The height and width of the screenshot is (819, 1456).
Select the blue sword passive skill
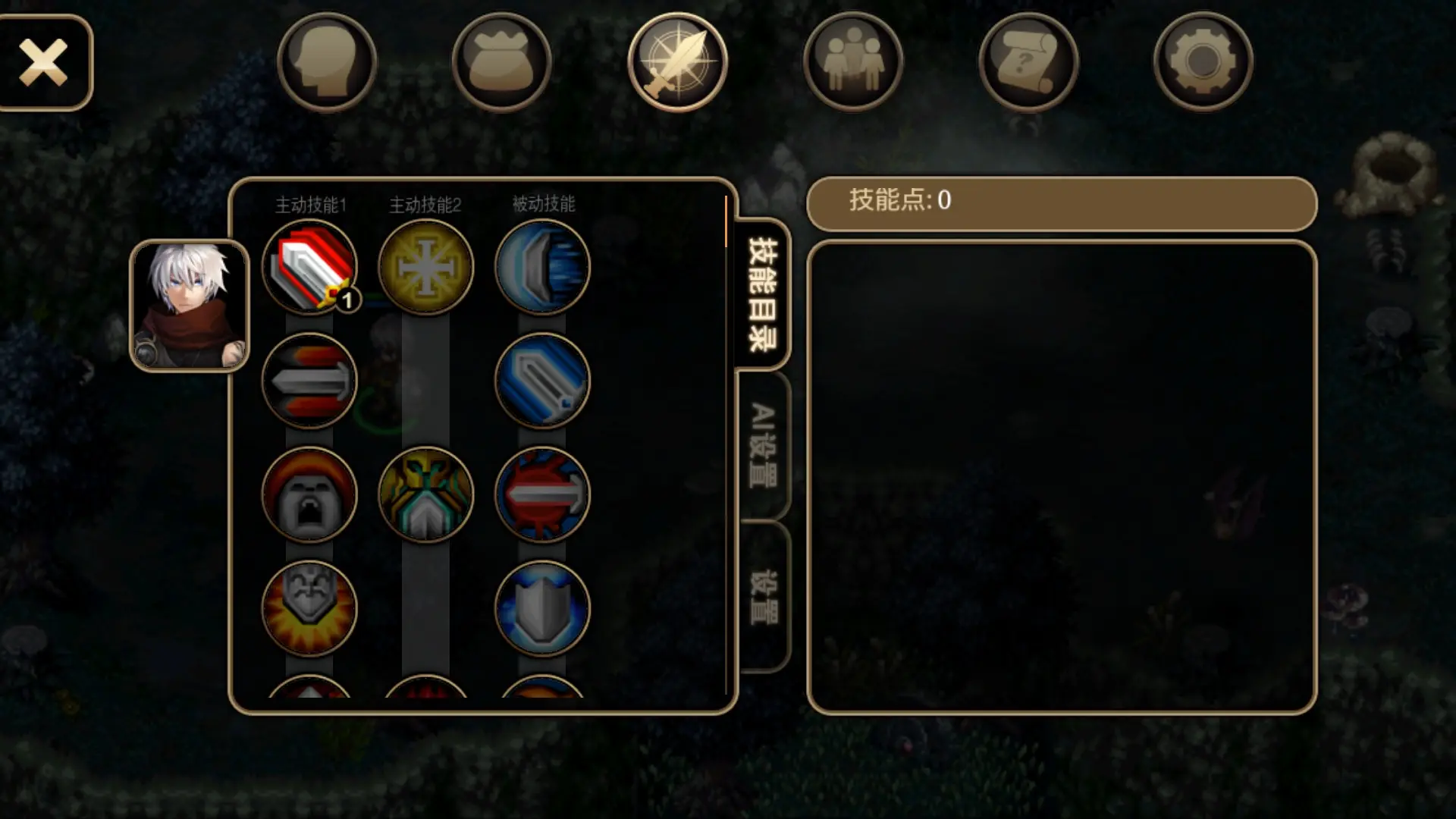[x=541, y=383]
